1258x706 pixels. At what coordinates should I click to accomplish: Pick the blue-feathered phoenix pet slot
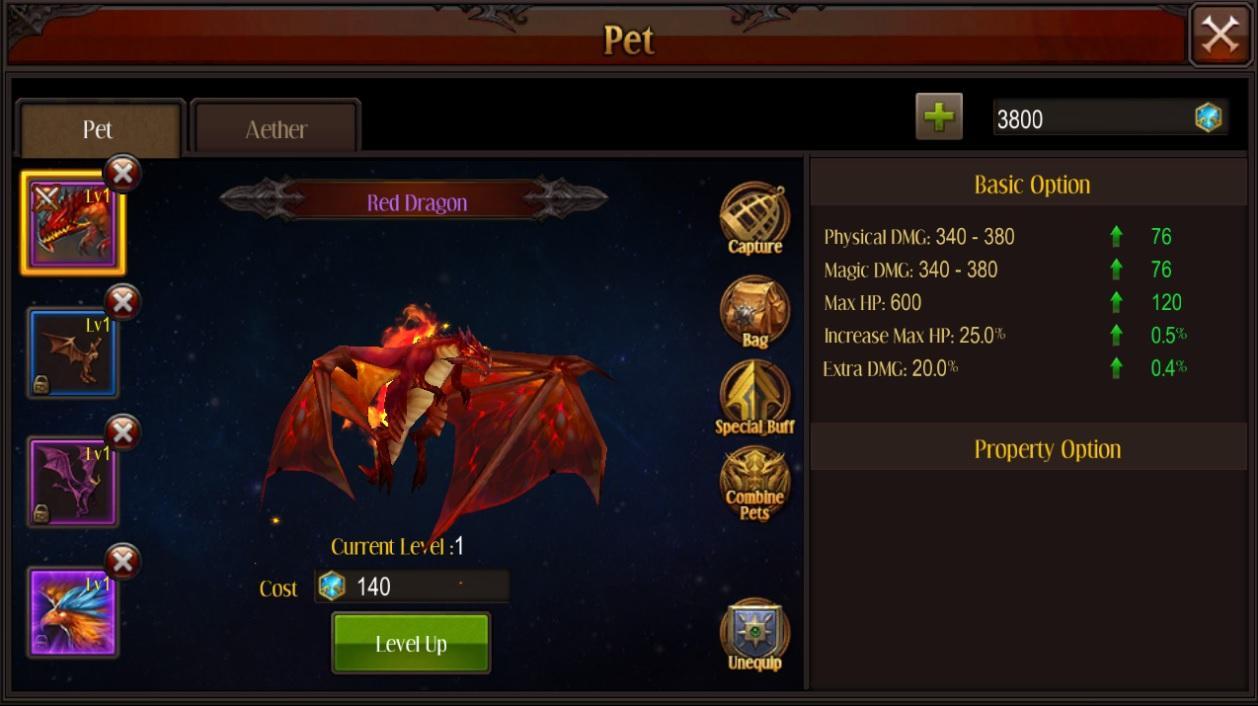pos(73,611)
